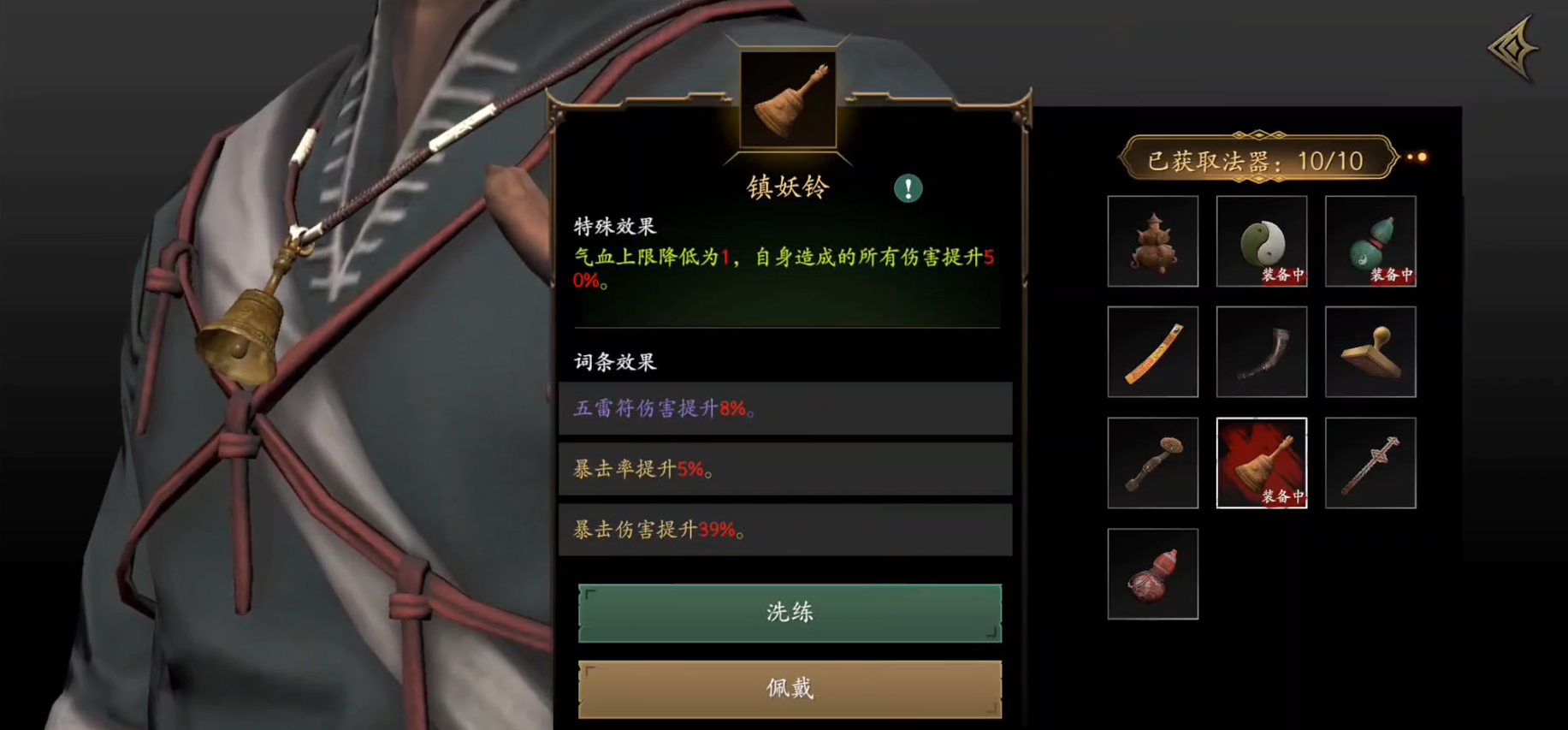Select the dark horn artifact icon

pos(1261,352)
